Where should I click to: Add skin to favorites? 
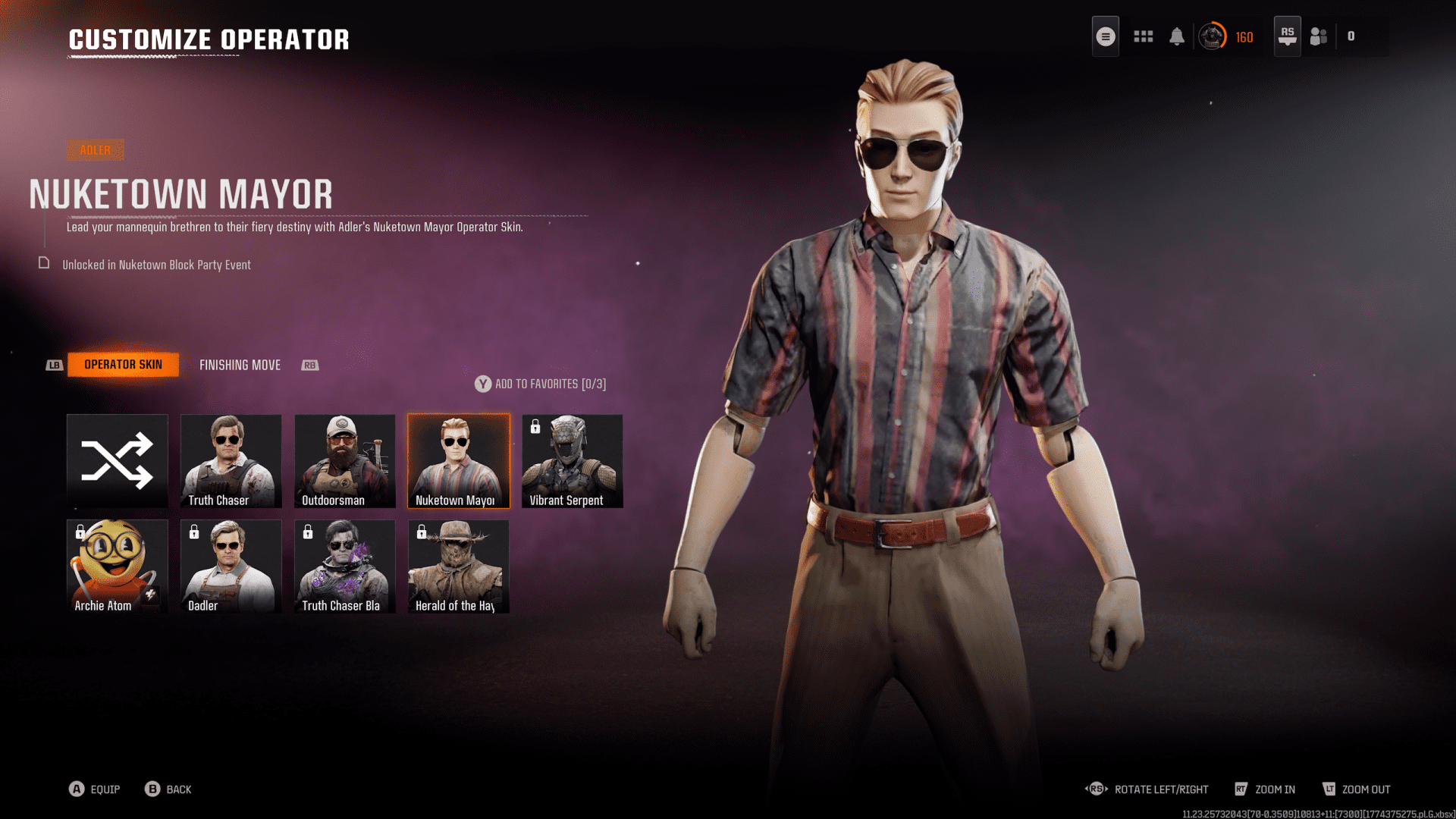coord(541,384)
